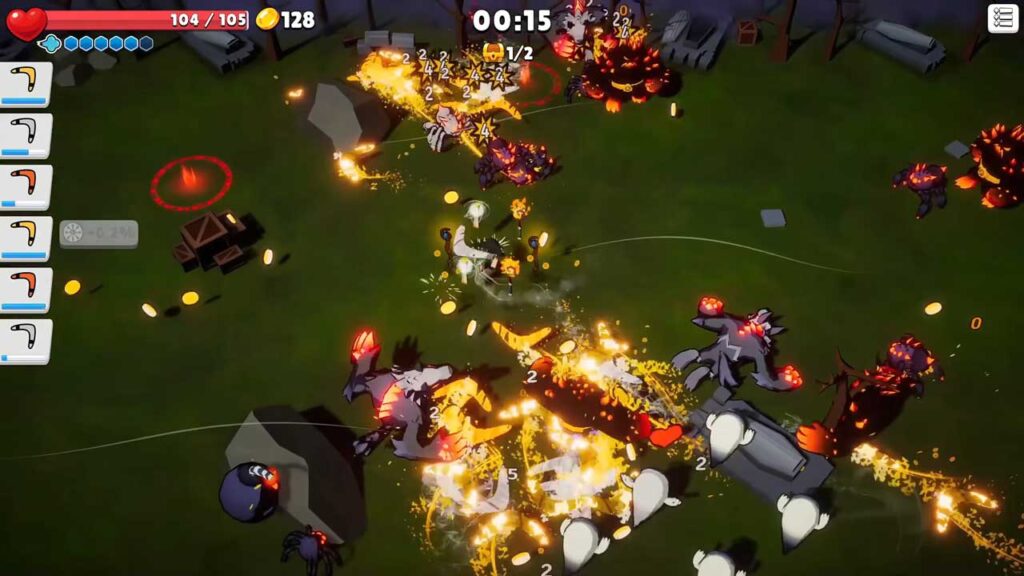Image resolution: width=1024 pixels, height=576 pixels.
Task: Select the gray boomerang slot with half-filled bar
Action: (25, 136)
